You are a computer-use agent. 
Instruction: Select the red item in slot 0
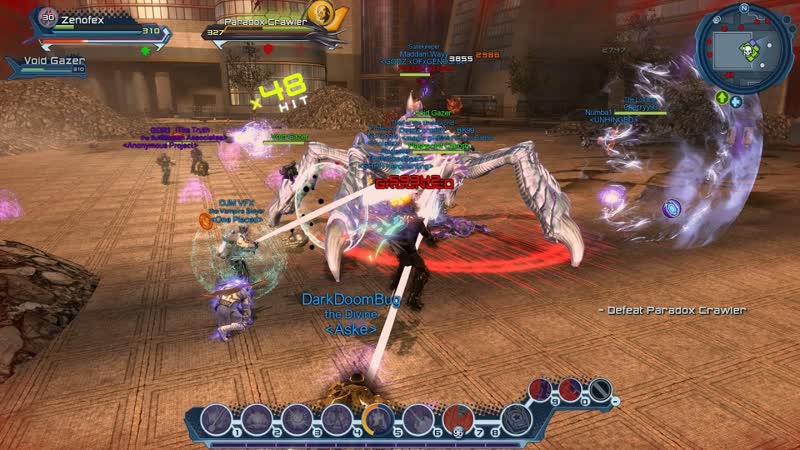(x=572, y=389)
